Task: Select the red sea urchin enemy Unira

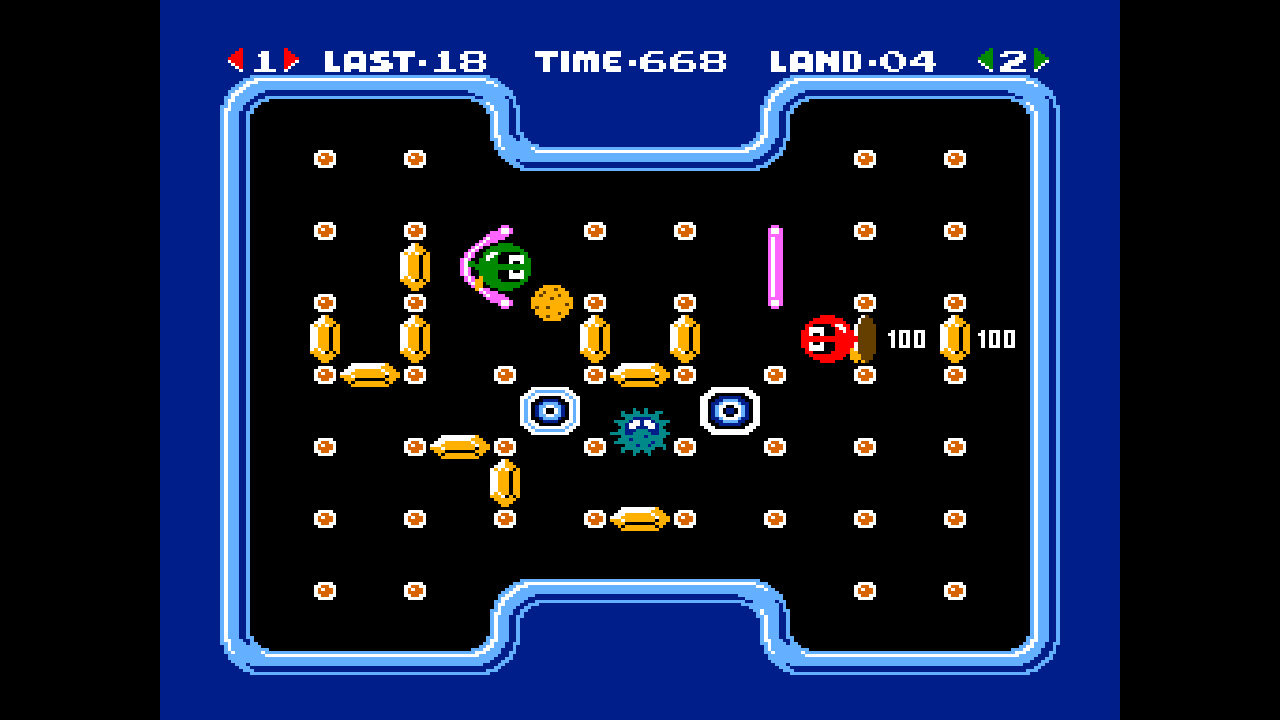Action: (x=823, y=339)
